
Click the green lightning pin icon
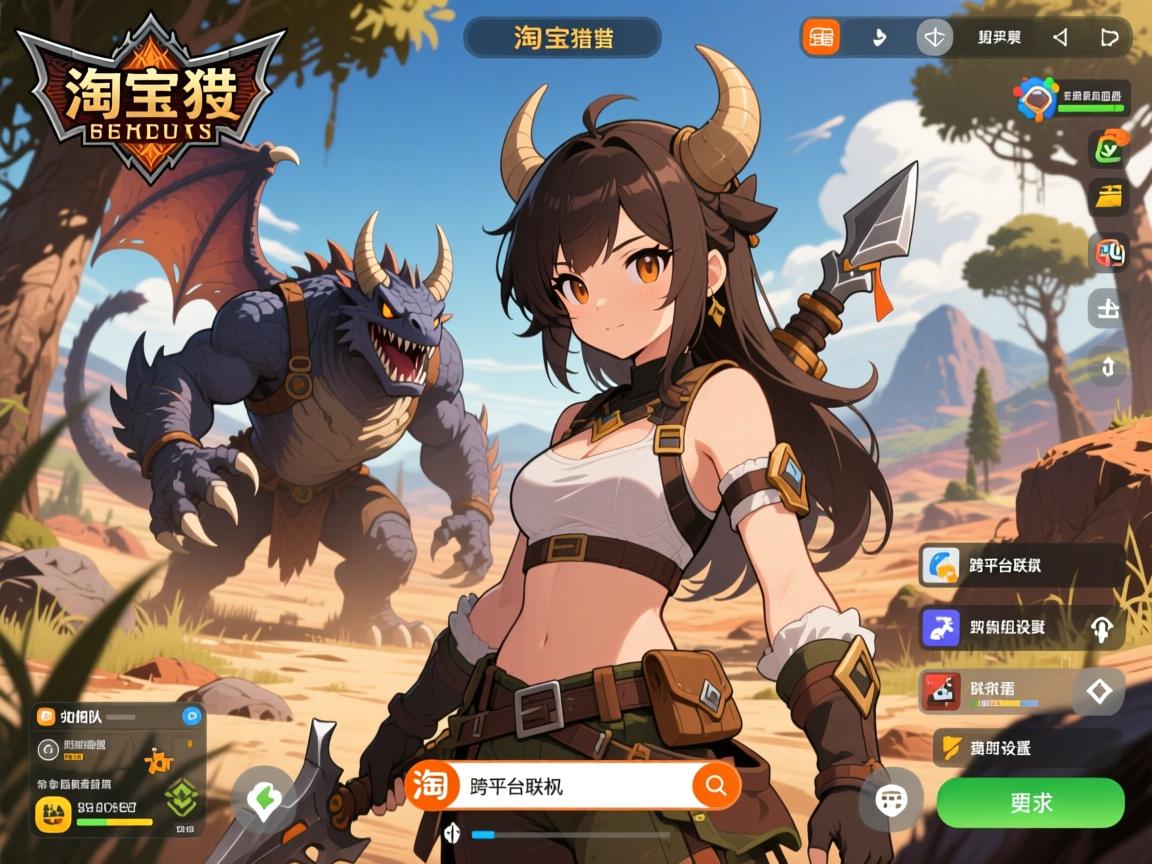click(x=264, y=800)
